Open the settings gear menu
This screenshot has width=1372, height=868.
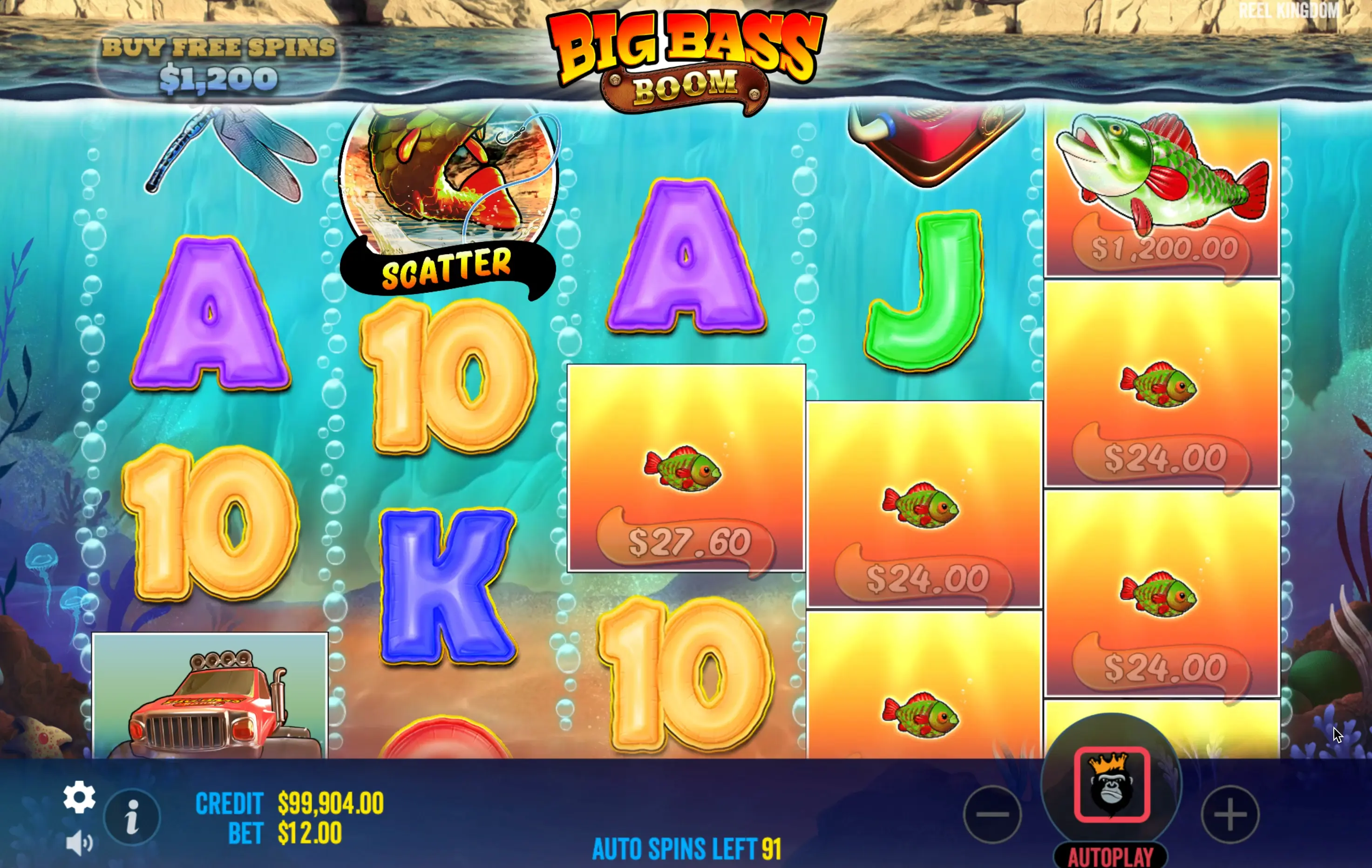(x=79, y=797)
